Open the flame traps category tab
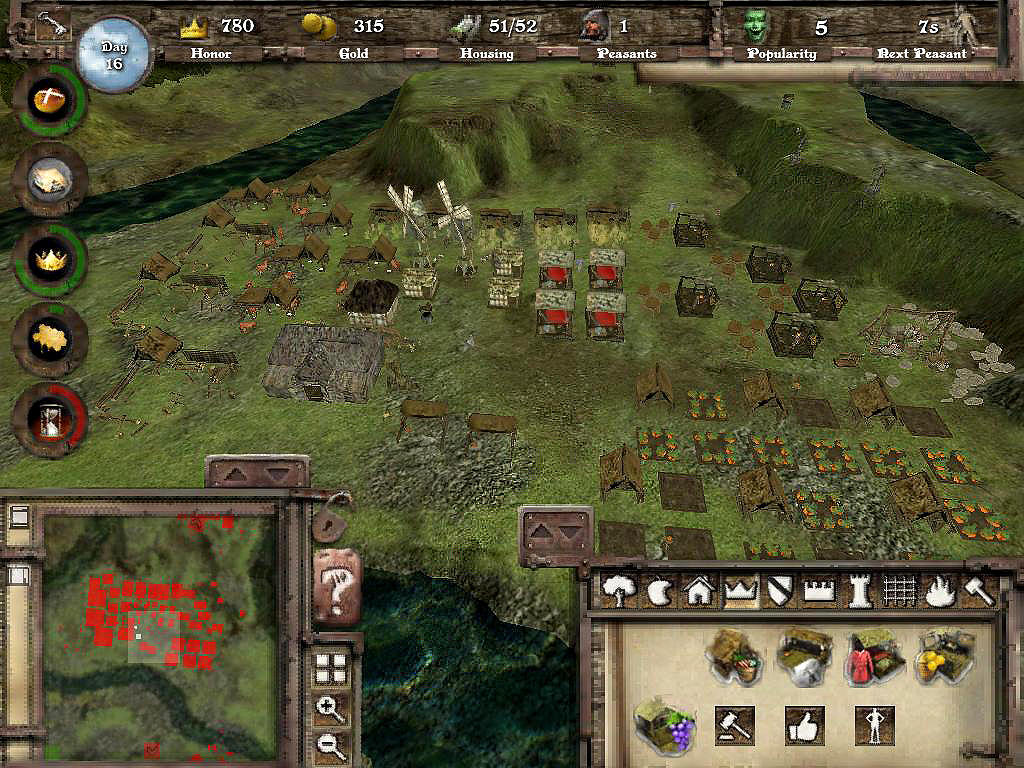Image resolution: width=1024 pixels, height=768 pixels. (x=938, y=592)
